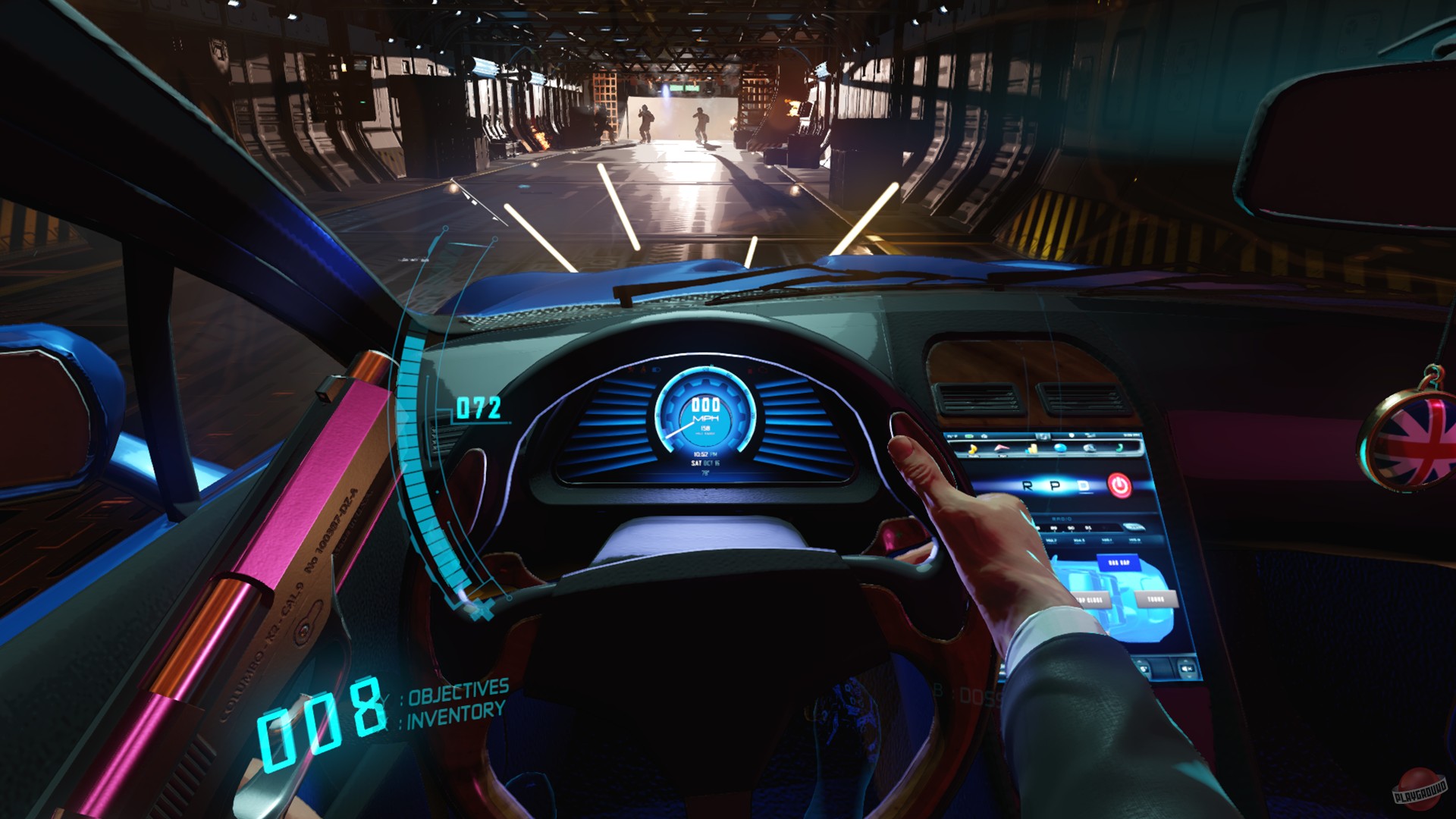Open the blue globe browser icon
1456x819 pixels.
[x=1060, y=448]
